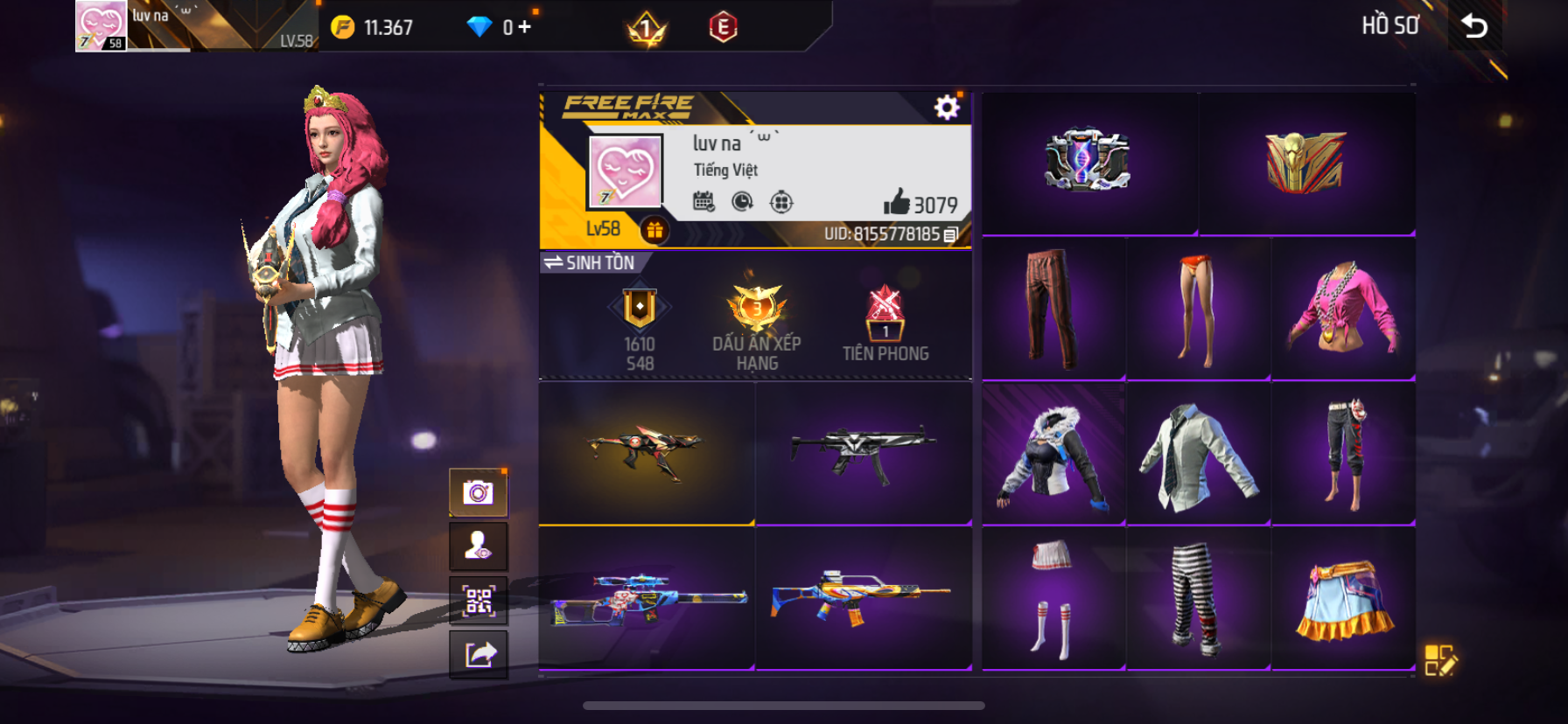Pick the black and white striped pants
1568x724 pixels.
1196,599
